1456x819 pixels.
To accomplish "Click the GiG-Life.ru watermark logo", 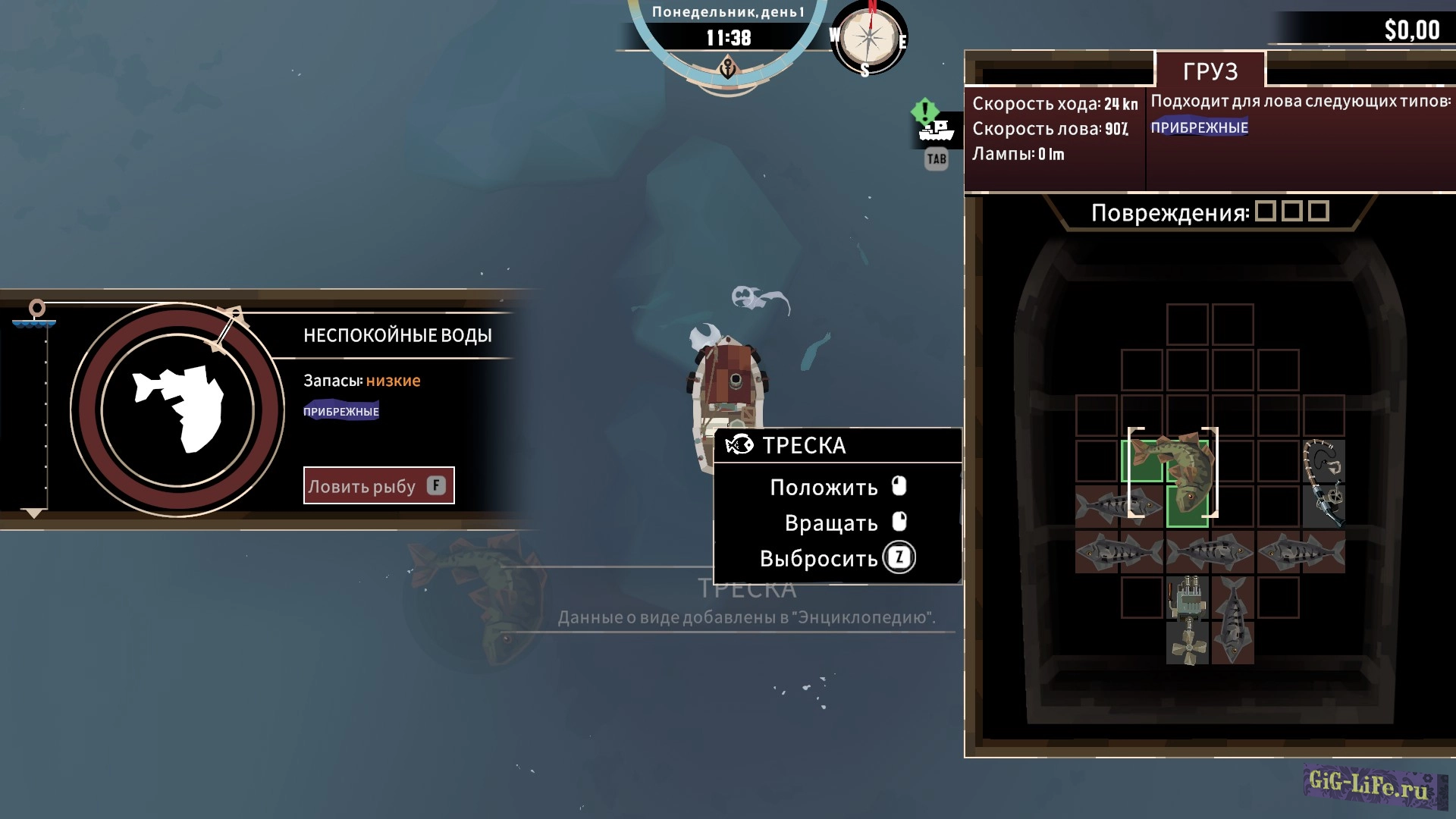I will click(1373, 786).
